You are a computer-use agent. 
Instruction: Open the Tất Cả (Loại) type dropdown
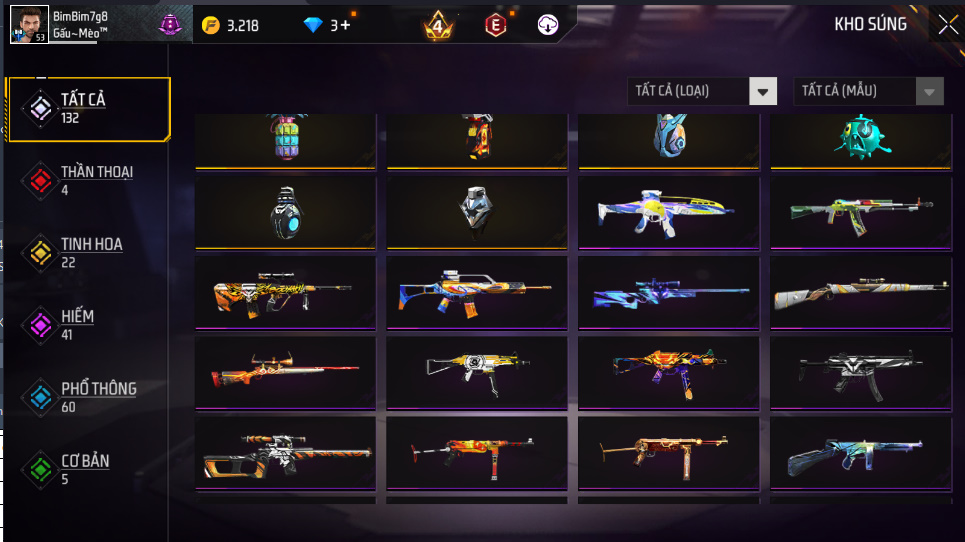[x=702, y=91]
